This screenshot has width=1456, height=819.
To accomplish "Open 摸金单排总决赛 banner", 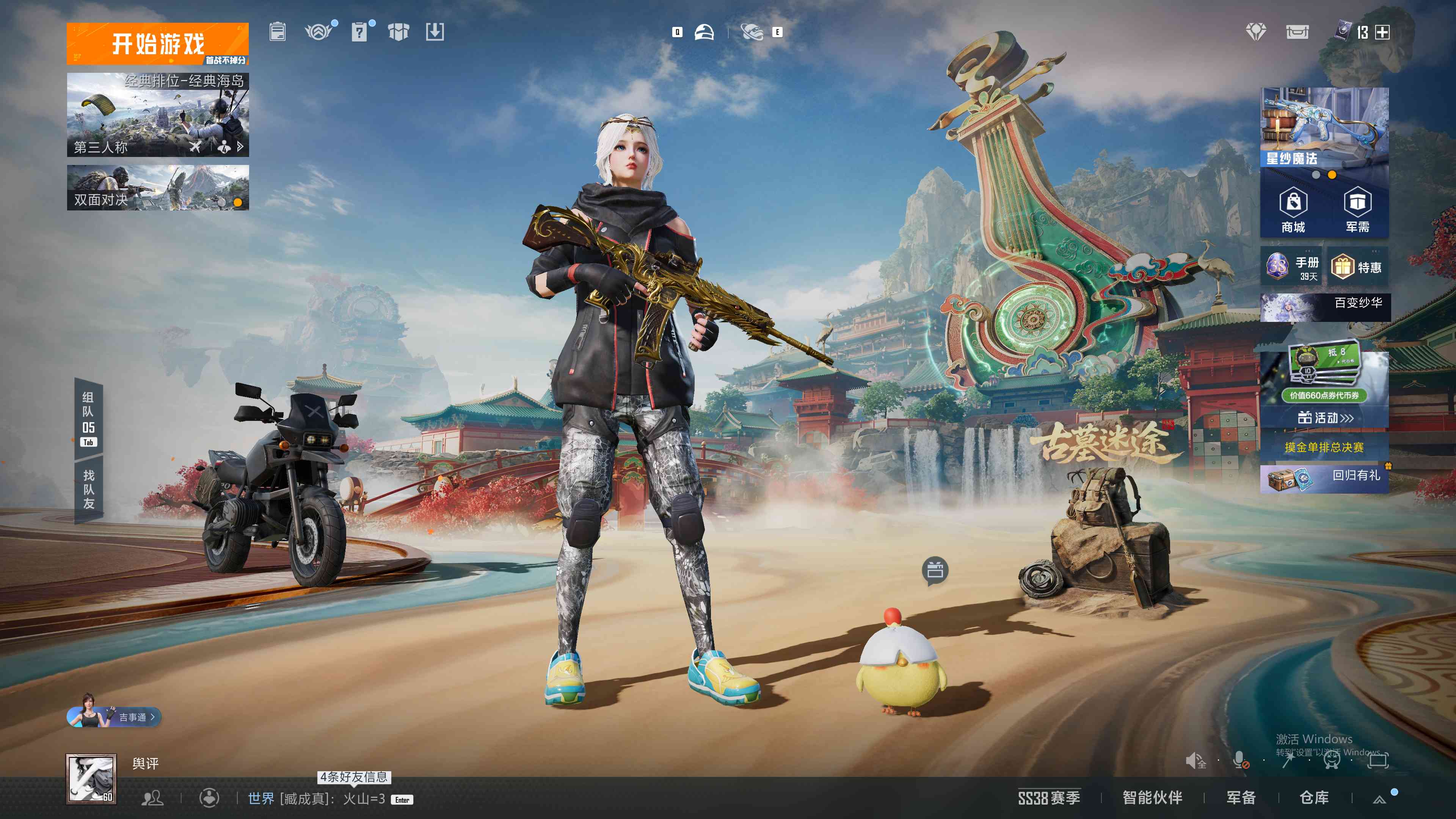I will click(x=1324, y=447).
